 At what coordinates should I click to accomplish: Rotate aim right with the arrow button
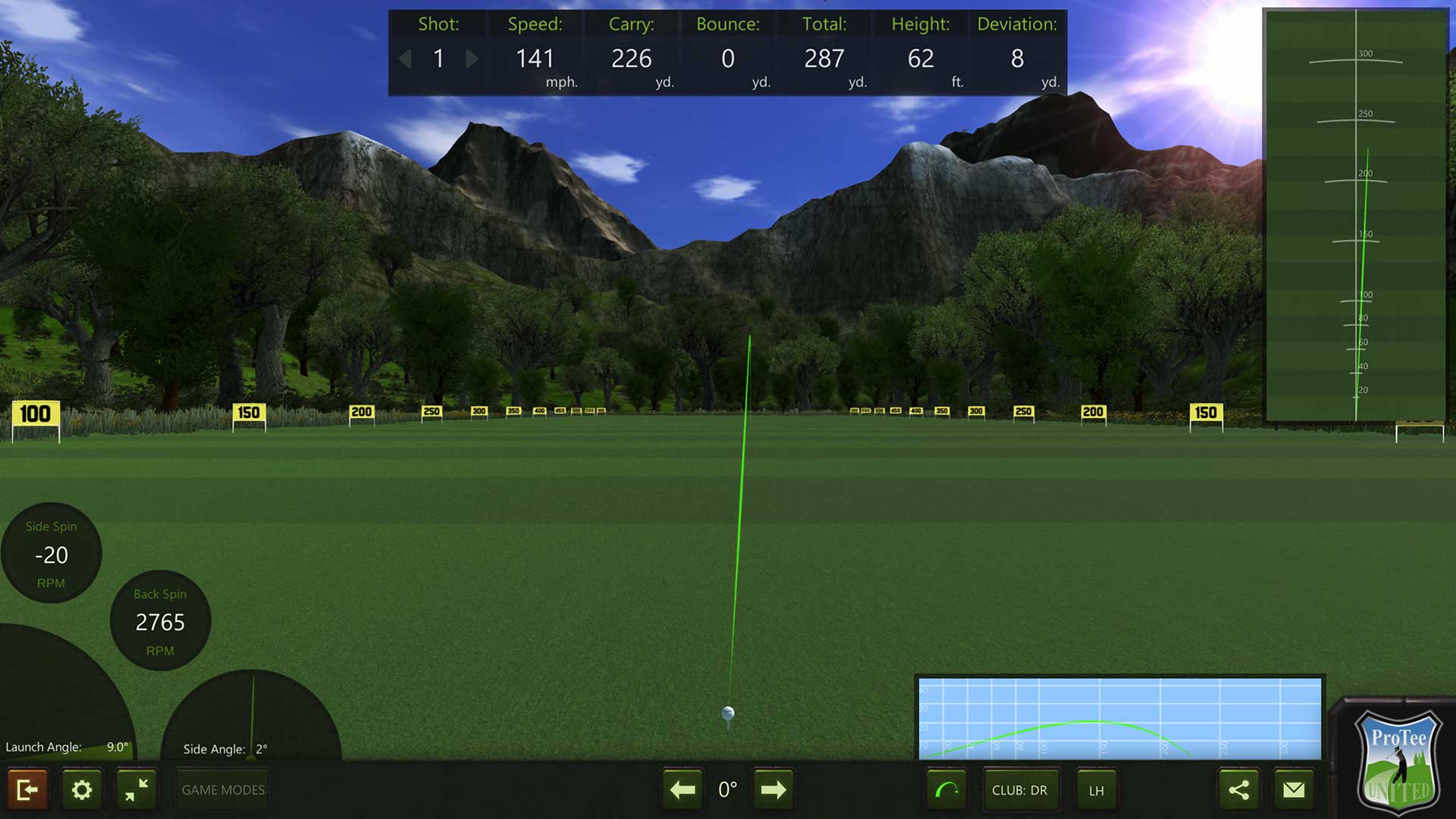773,790
